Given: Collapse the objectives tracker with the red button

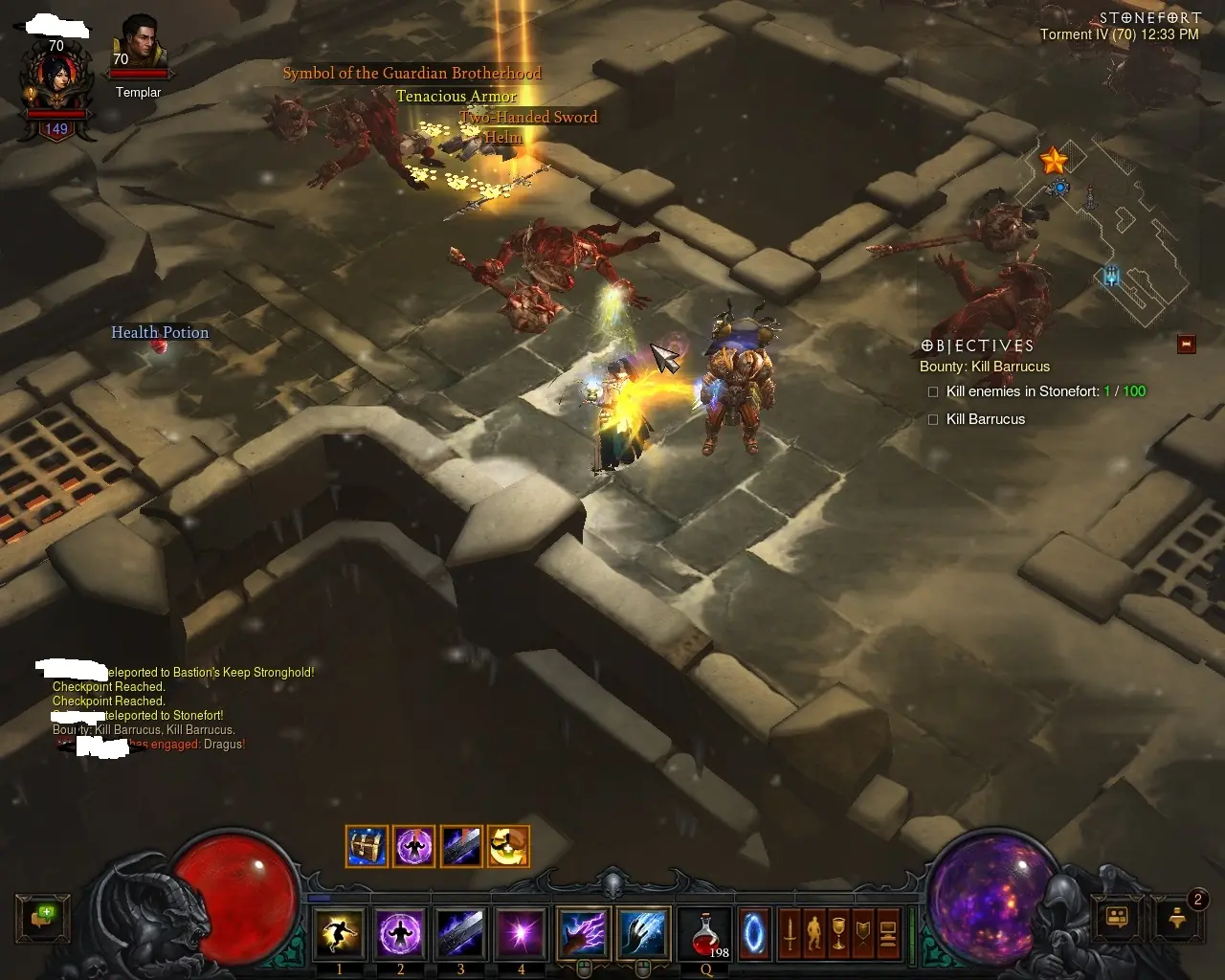Looking at the screenshot, I should 1187,345.
